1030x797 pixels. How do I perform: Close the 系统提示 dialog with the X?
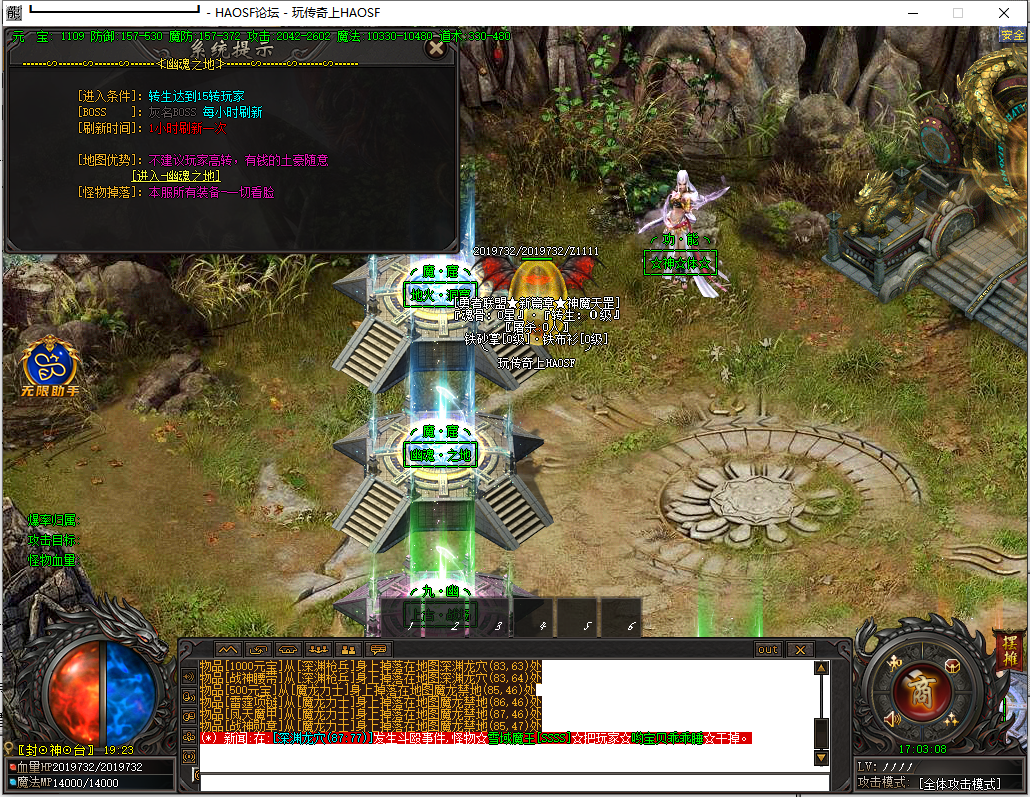(435, 47)
